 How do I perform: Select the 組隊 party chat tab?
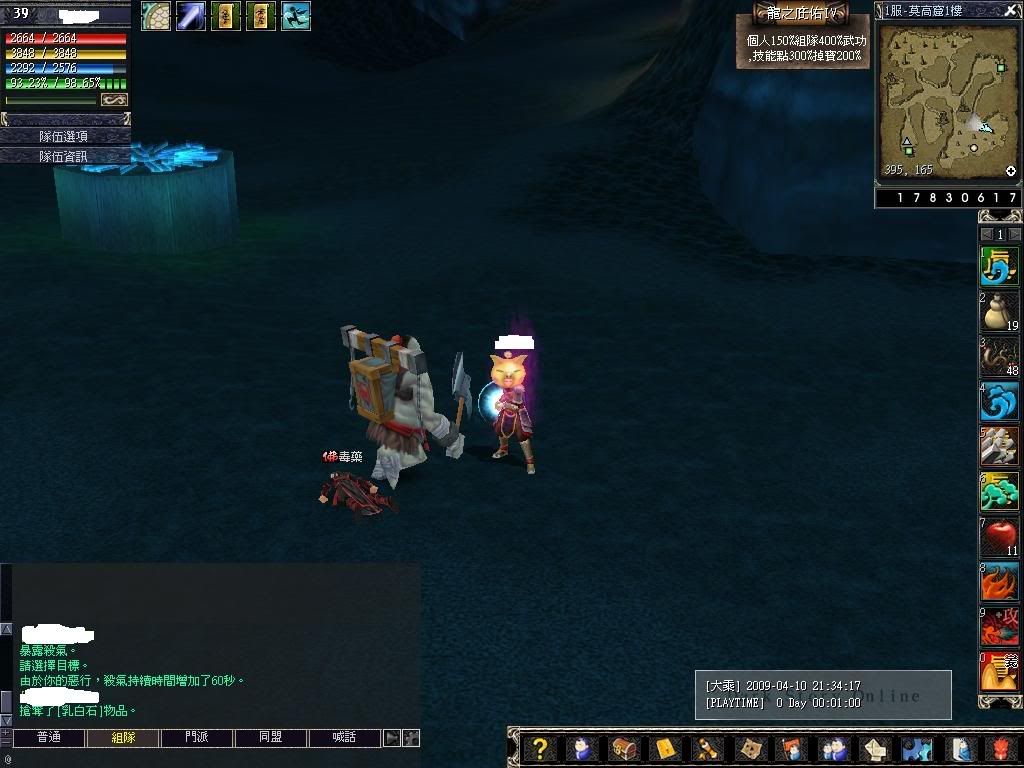[122, 738]
